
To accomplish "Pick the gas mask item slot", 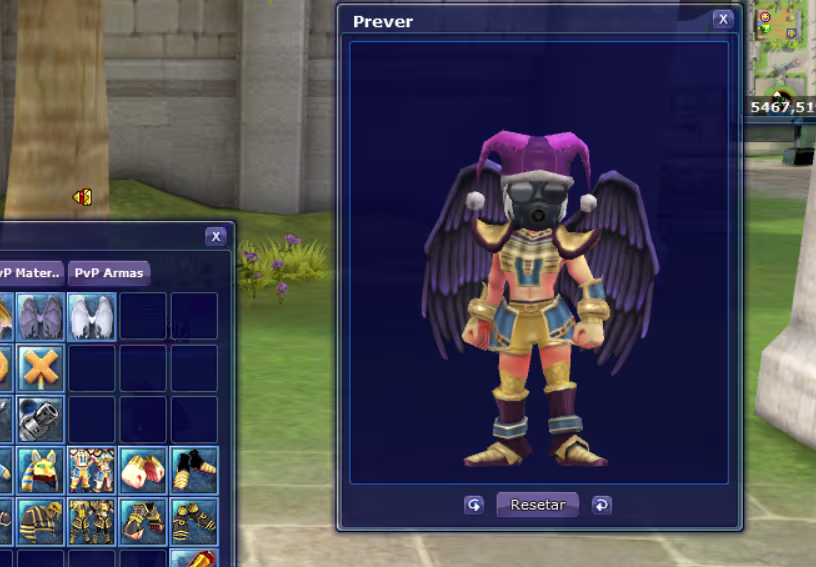I will [41, 419].
